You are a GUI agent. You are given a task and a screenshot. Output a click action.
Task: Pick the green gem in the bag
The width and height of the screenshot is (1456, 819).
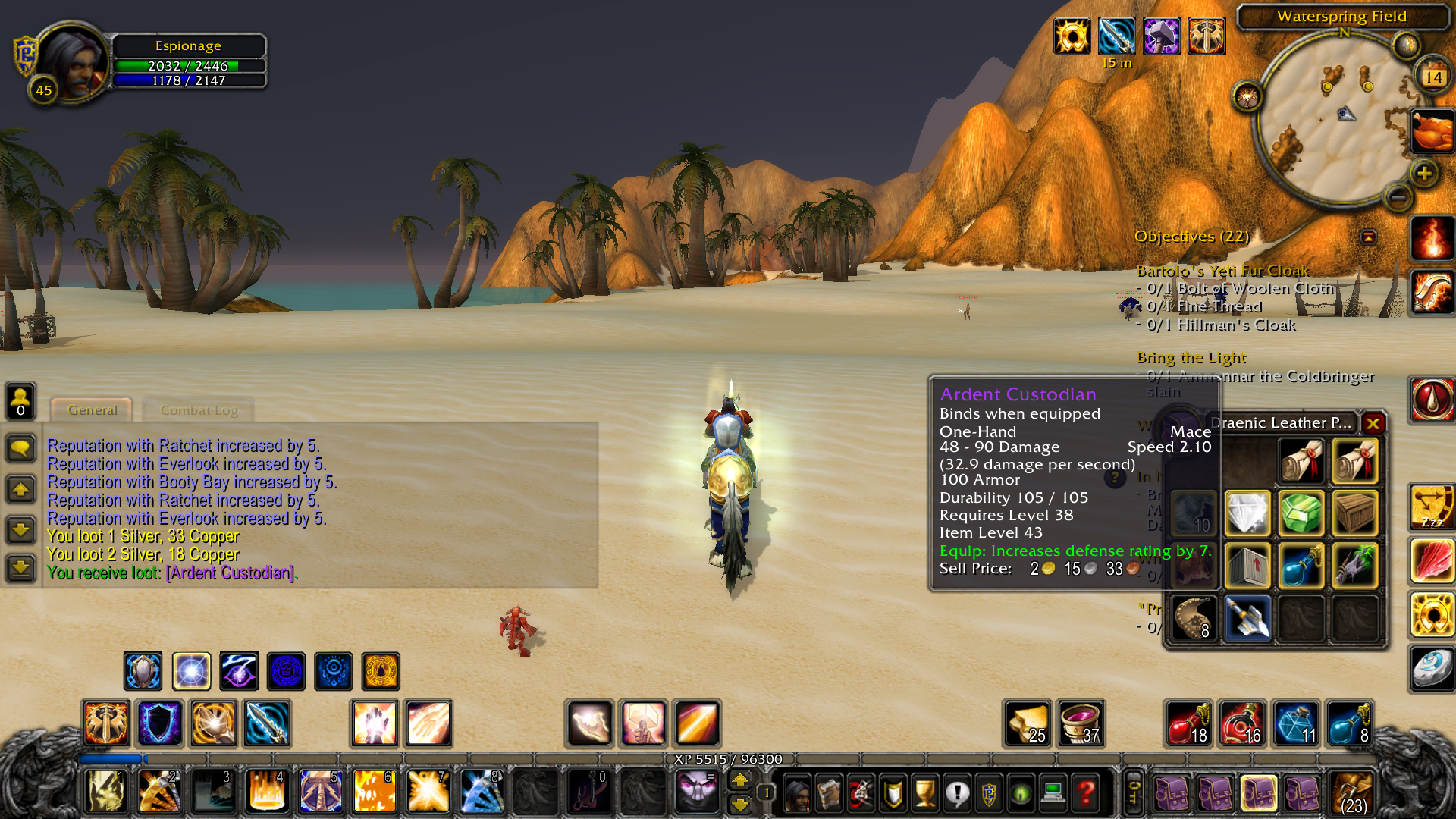click(1301, 513)
